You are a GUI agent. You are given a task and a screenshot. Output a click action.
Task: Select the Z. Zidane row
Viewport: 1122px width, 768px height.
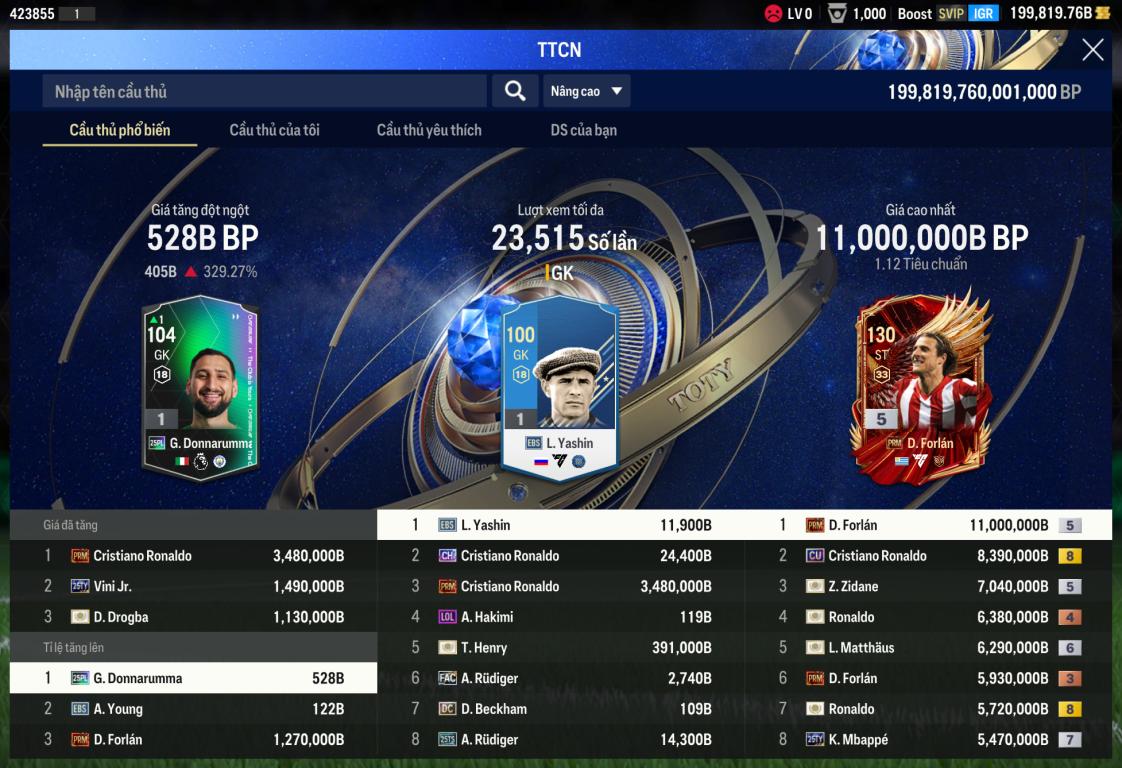pos(928,587)
